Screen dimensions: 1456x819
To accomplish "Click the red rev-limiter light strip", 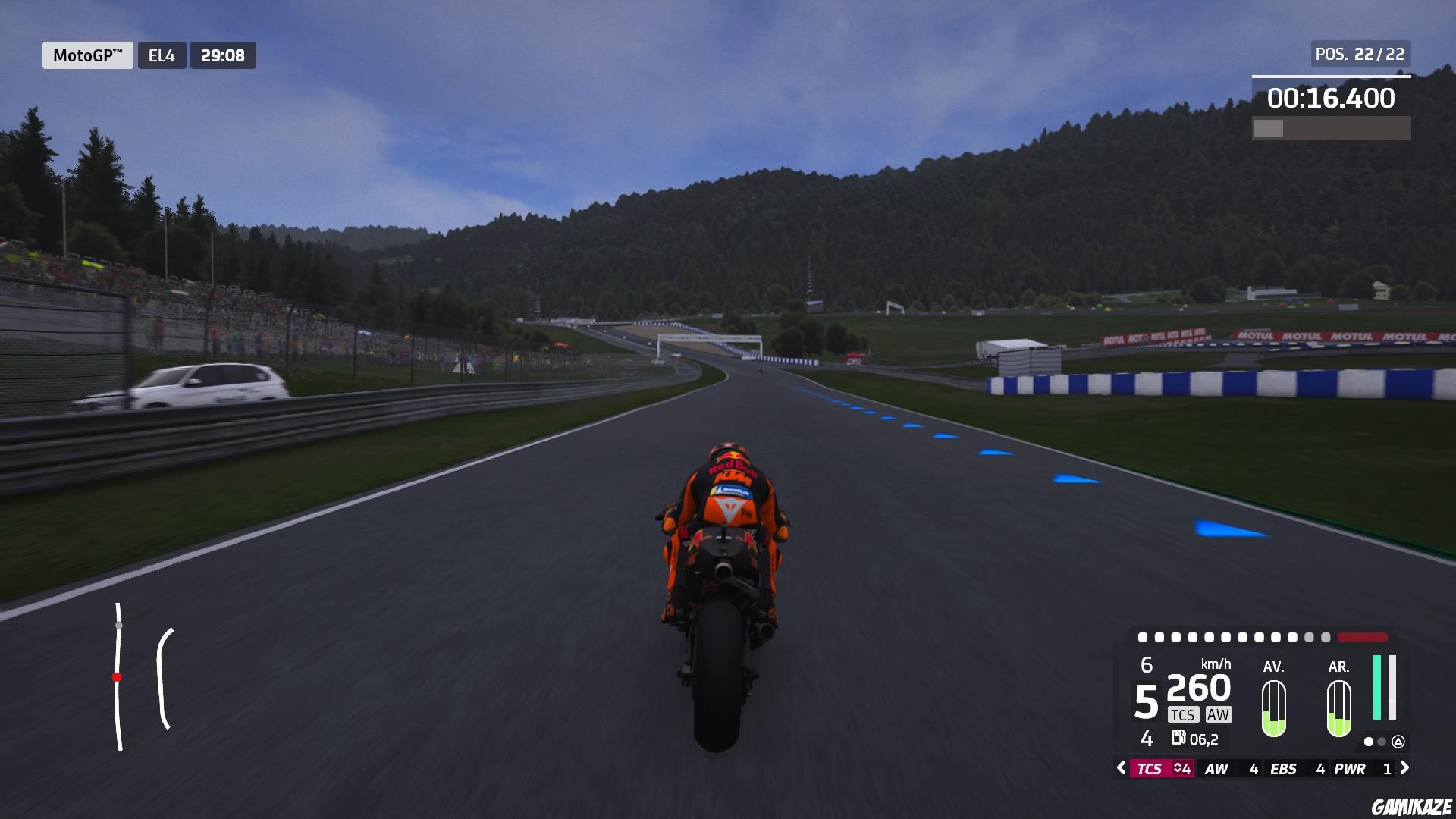I will click(1361, 639).
